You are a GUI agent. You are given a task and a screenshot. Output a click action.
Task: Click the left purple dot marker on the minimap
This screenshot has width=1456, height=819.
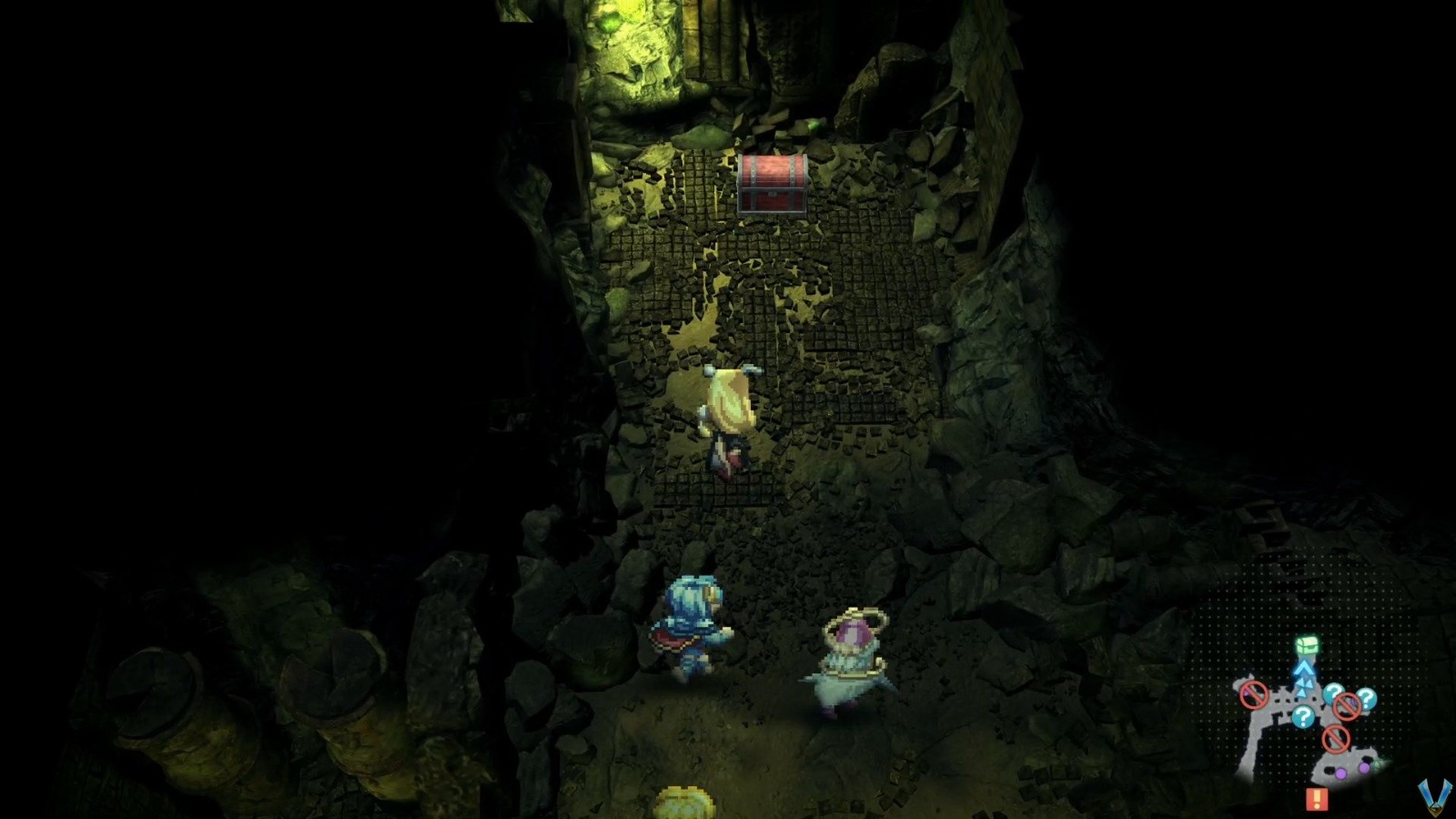pyautogui.click(x=1340, y=773)
